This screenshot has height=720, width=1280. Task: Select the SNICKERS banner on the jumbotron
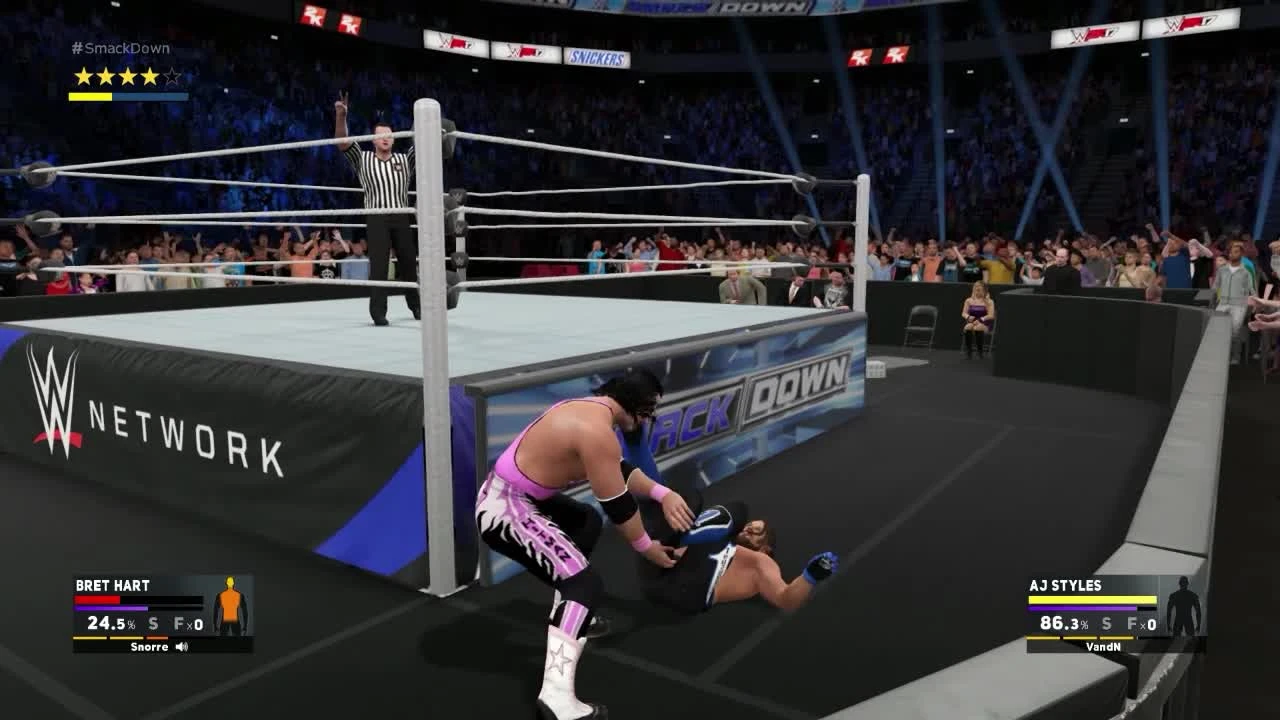click(x=597, y=57)
